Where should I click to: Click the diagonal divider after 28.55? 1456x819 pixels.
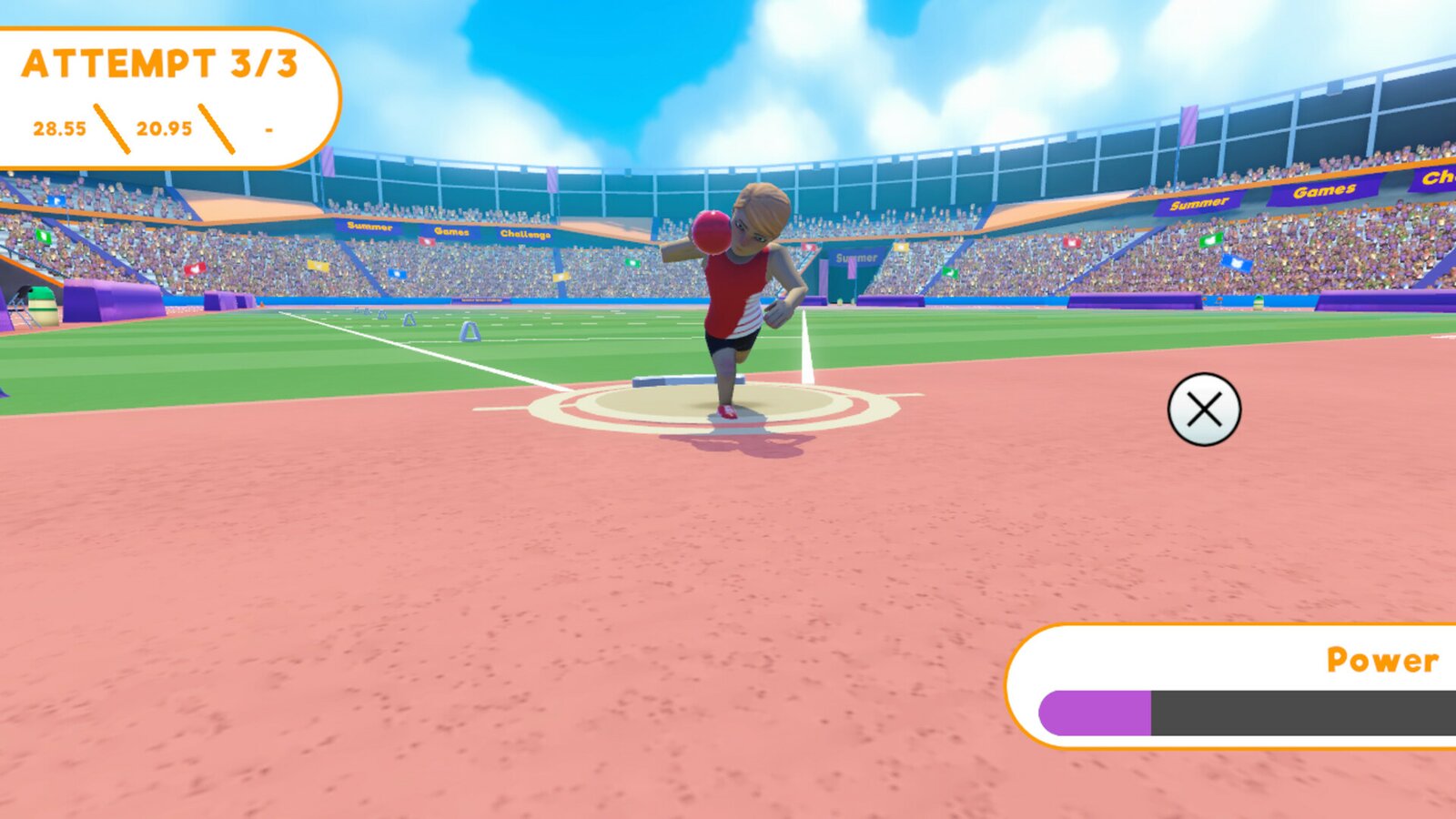(113, 128)
